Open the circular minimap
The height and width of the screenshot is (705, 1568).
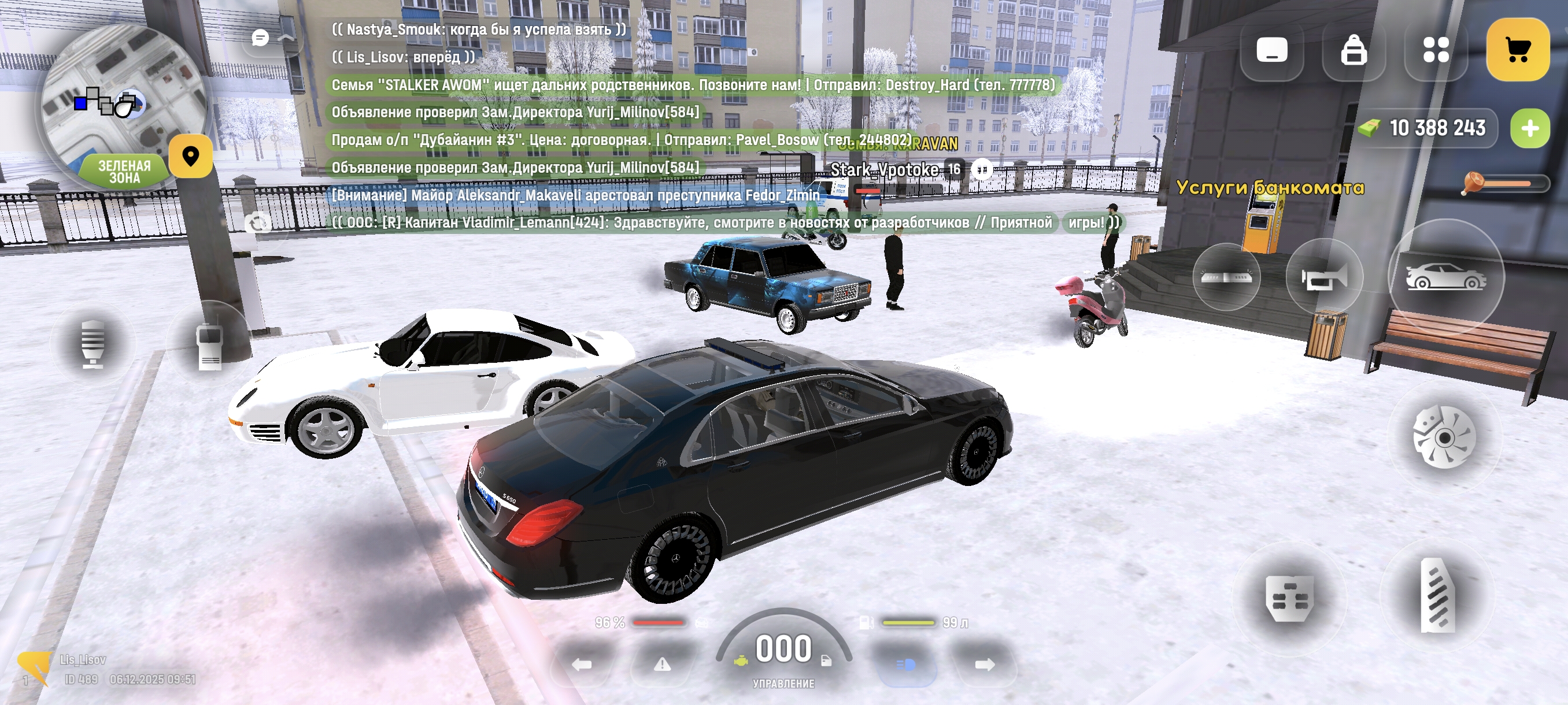tap(122, 101)
